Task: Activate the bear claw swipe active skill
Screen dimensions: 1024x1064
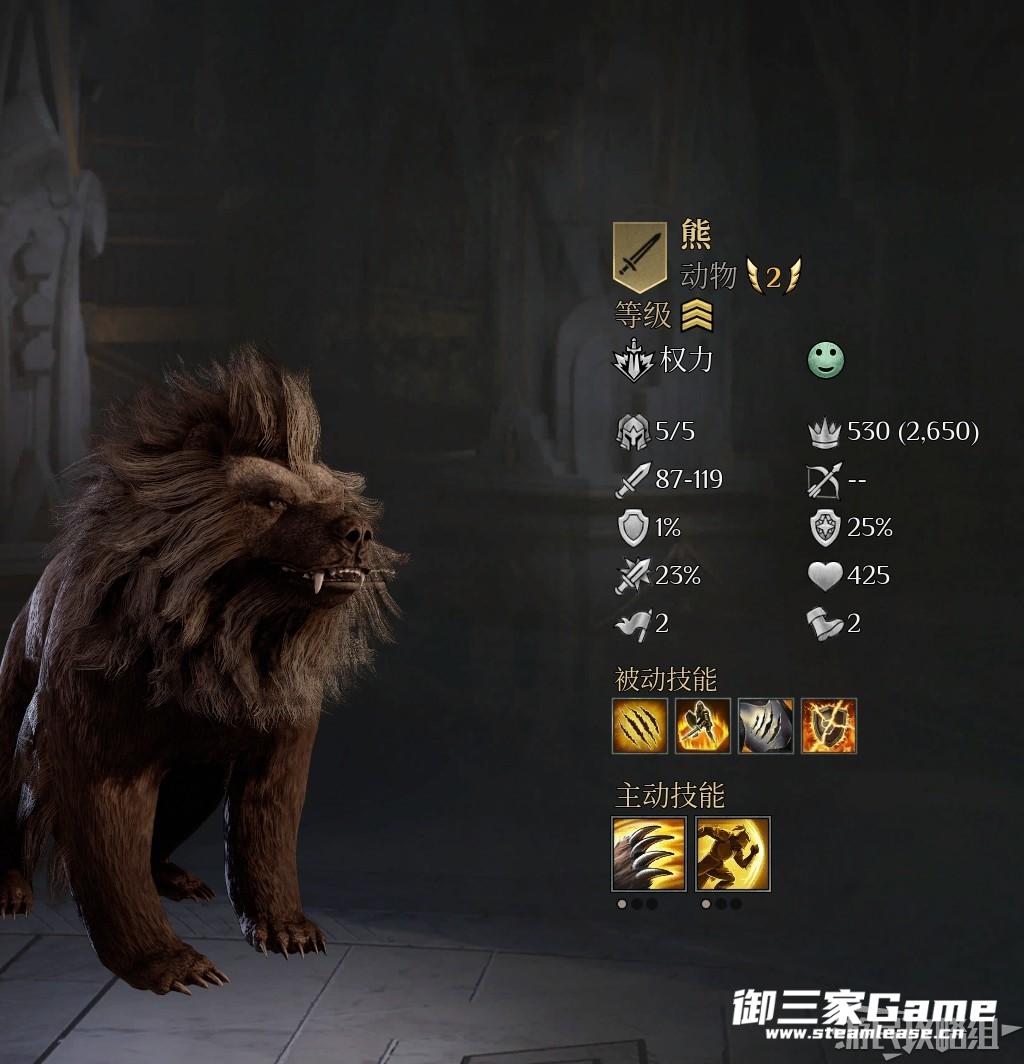Action: coord(649,854)
